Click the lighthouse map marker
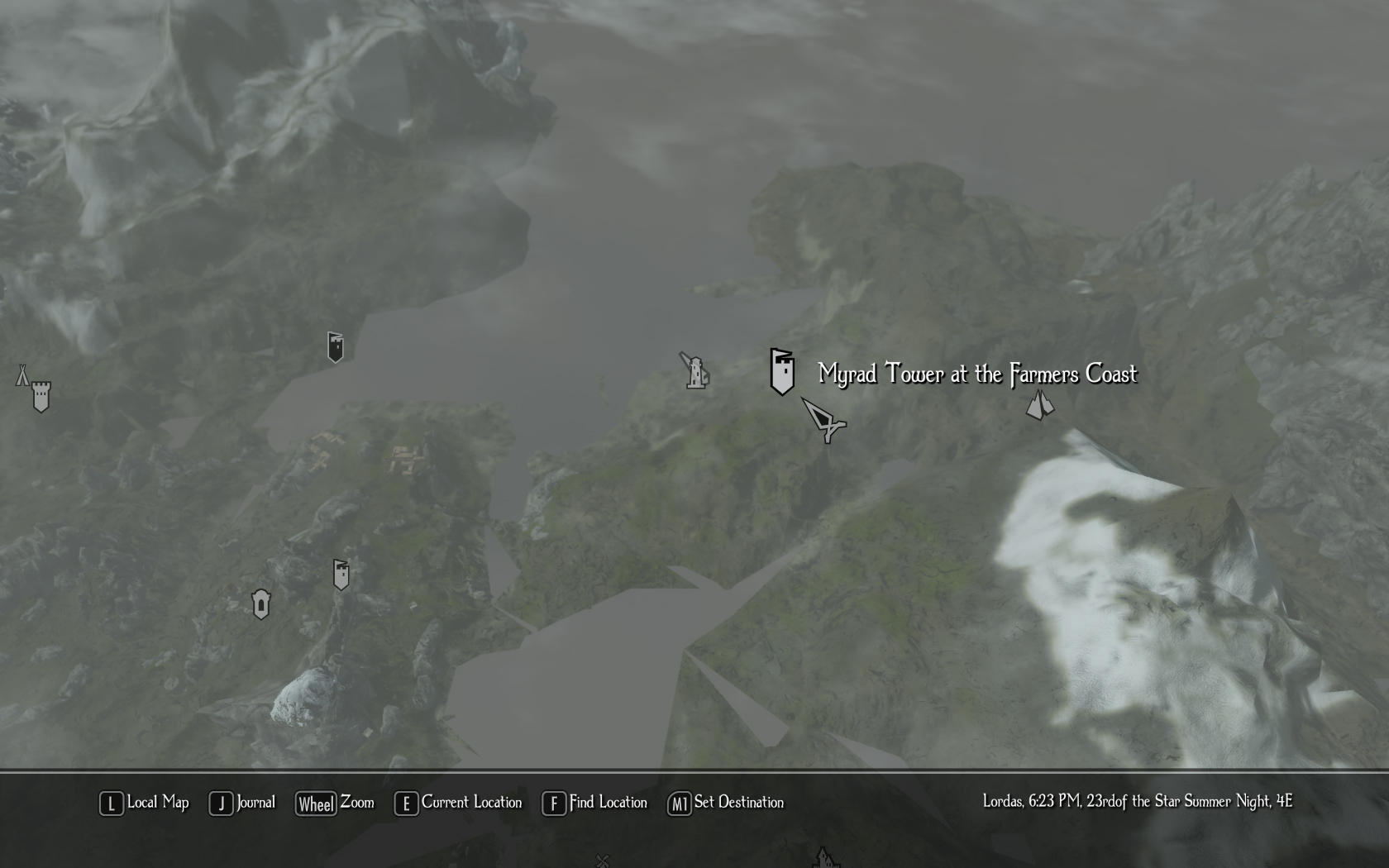This screenshot has width=1389, height=868. (696, 371)
